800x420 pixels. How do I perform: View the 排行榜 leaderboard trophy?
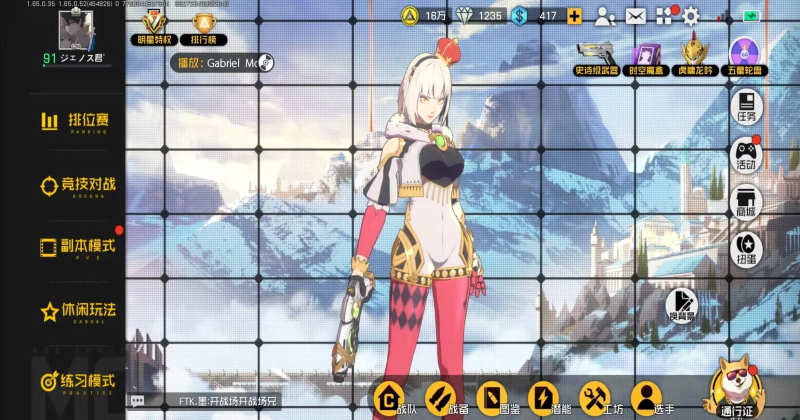tap(203, 27)
